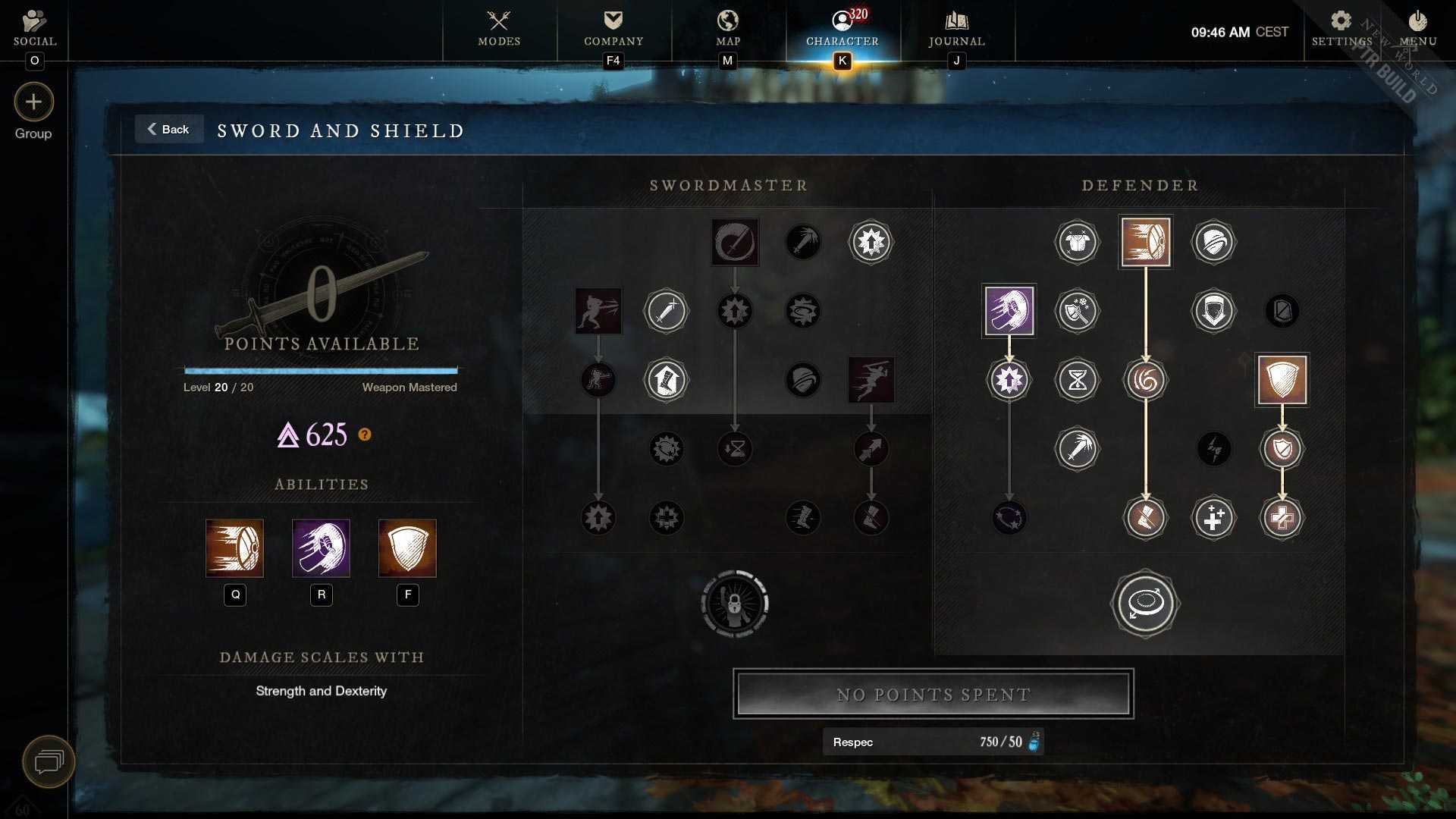Switch to the Character tab

tap(843, 29)
